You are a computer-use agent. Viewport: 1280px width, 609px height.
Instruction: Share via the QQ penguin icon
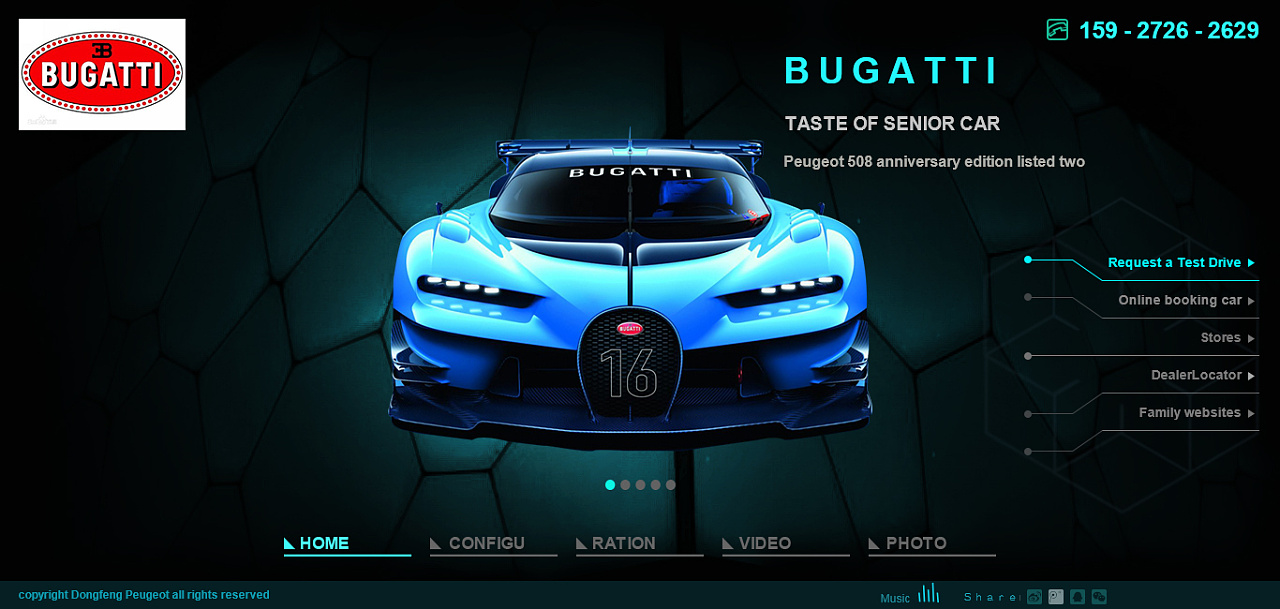tap(1078, 597)
